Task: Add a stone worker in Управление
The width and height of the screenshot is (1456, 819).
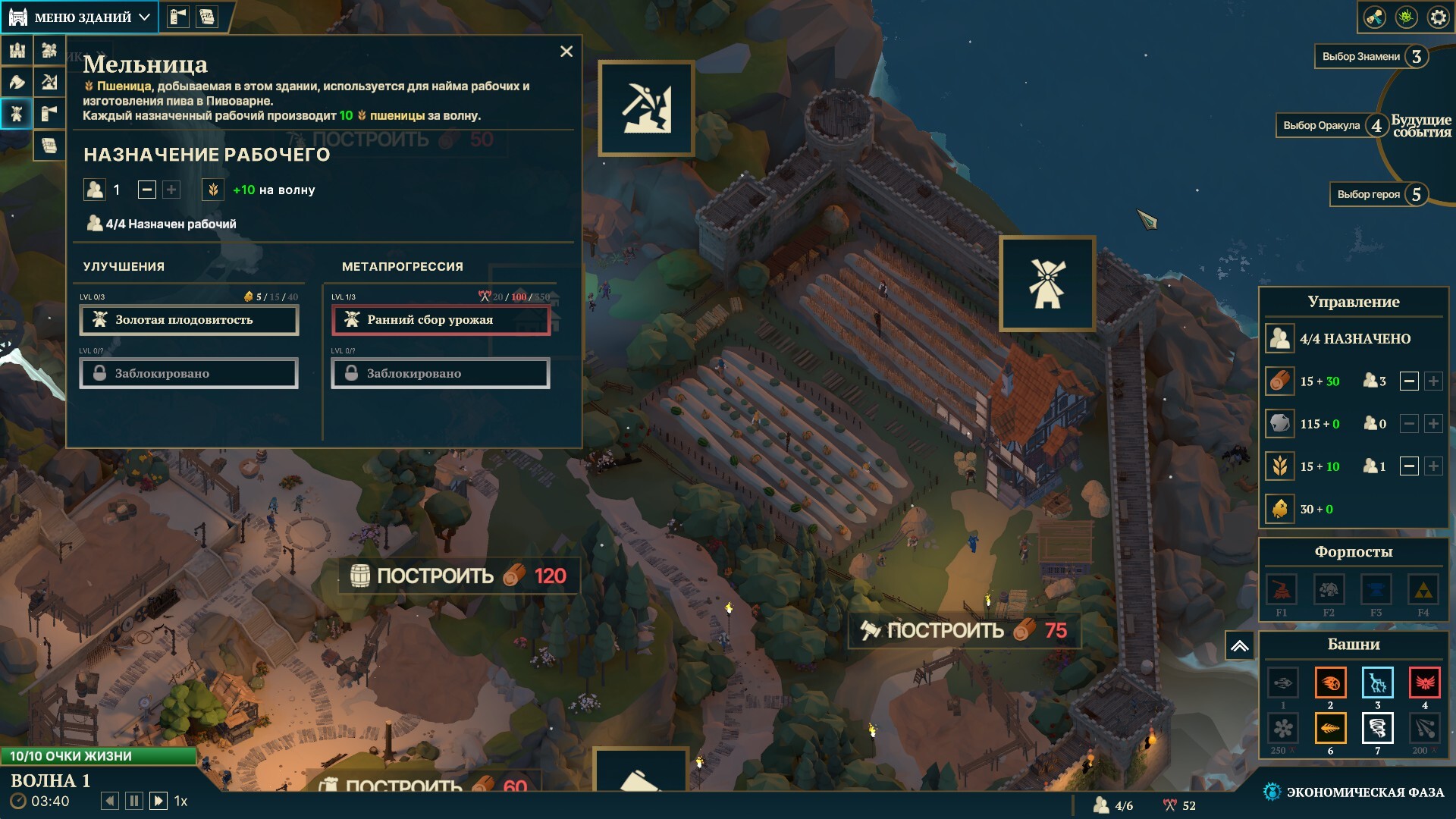Action: 1433,424
